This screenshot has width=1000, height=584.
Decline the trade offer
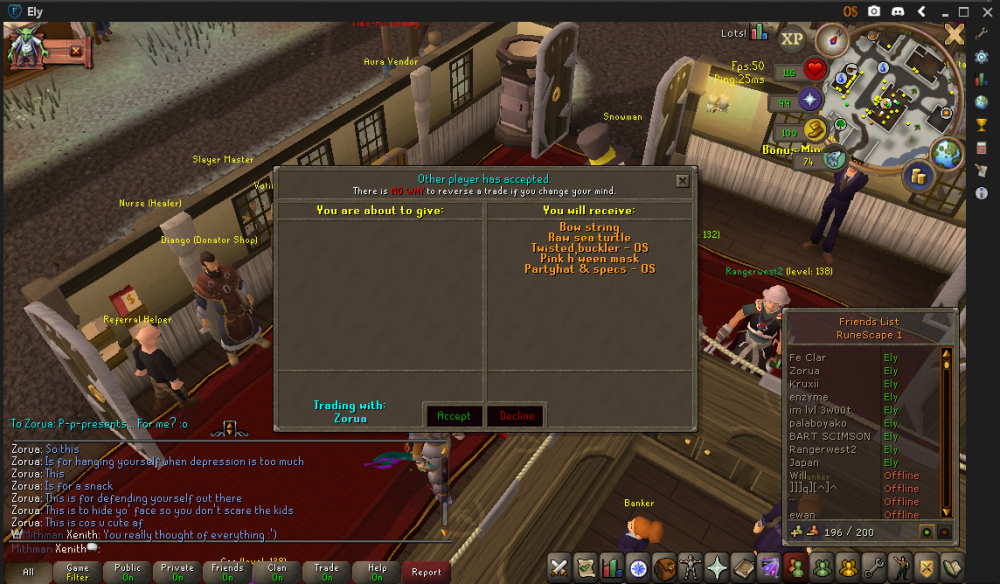pyautogui.click(x=517, y=416)
